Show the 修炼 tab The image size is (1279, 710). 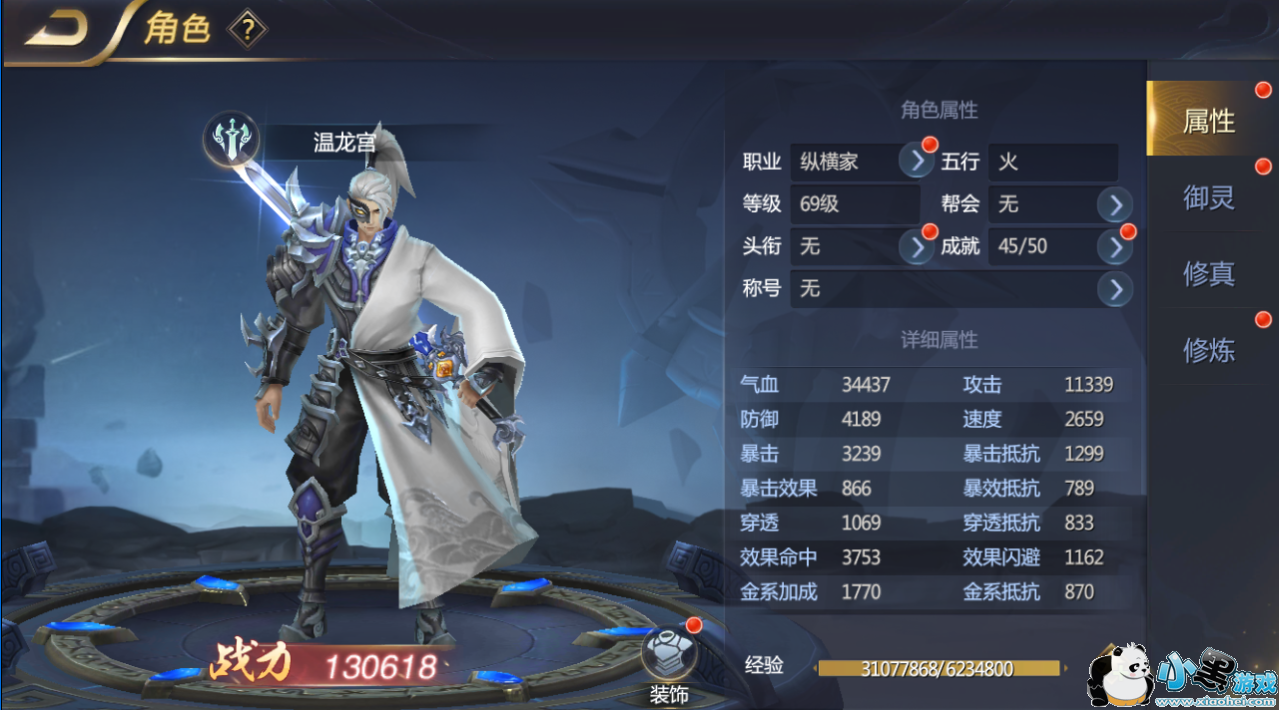coord(1209,349)
